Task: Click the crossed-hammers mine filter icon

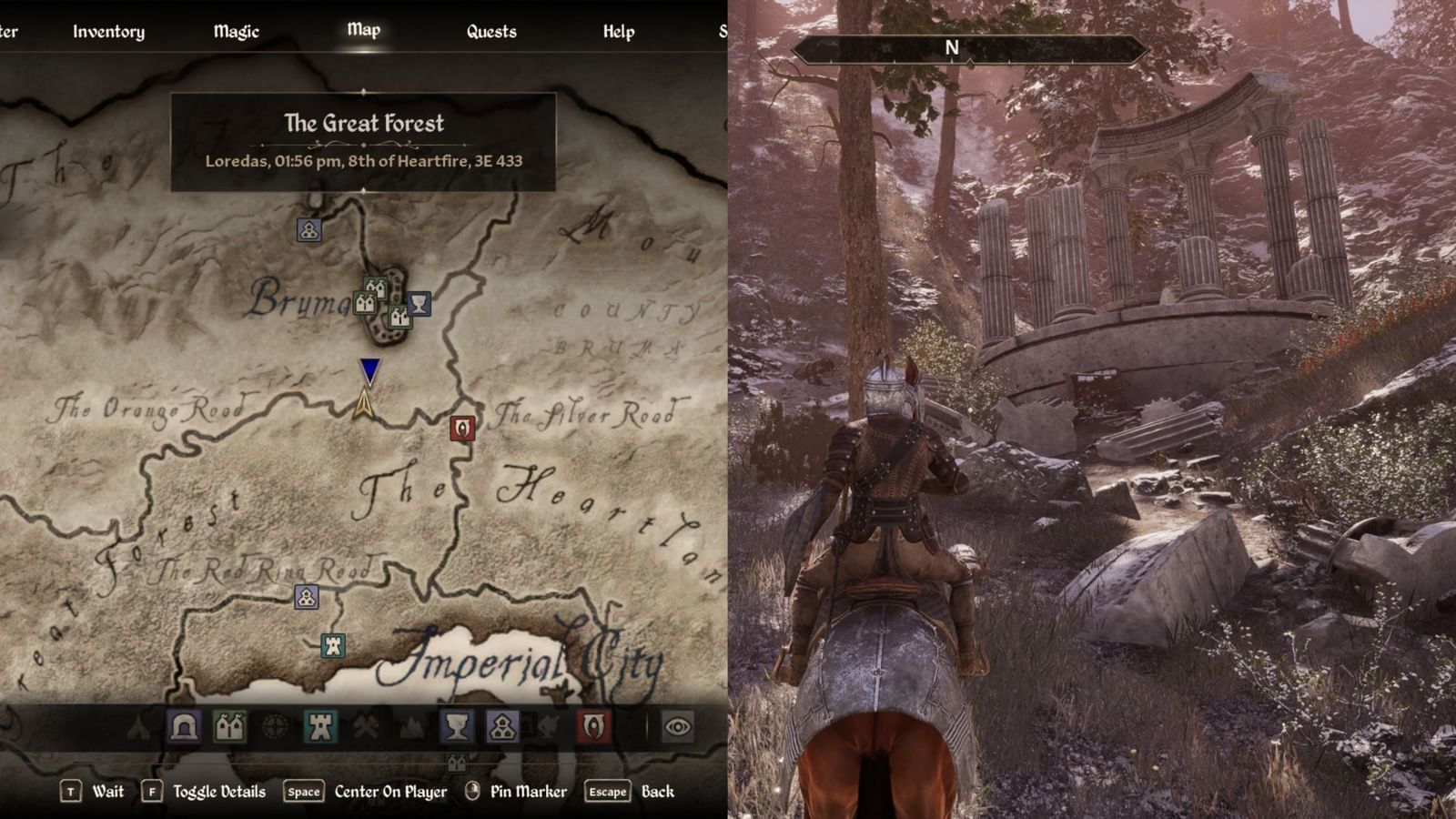Action: pyautogui.click(x=365, y=727)
